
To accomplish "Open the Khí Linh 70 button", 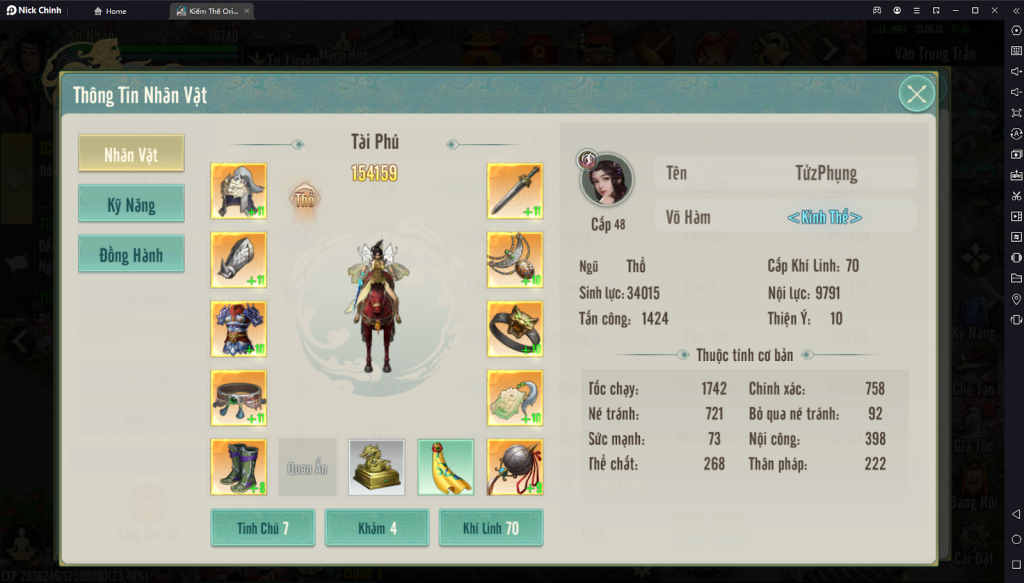I will (491, 528).
